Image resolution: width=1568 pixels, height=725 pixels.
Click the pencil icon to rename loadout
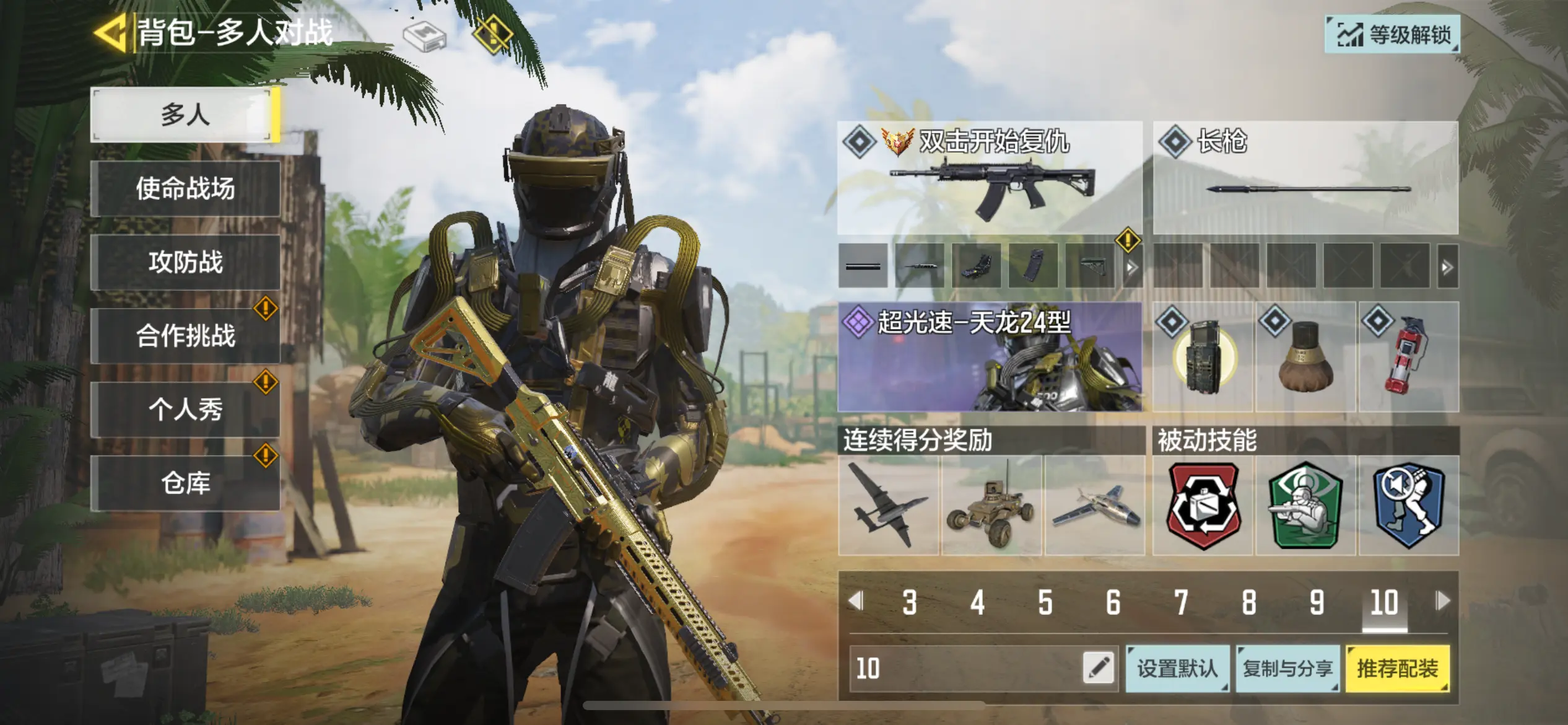[1099, 669]
